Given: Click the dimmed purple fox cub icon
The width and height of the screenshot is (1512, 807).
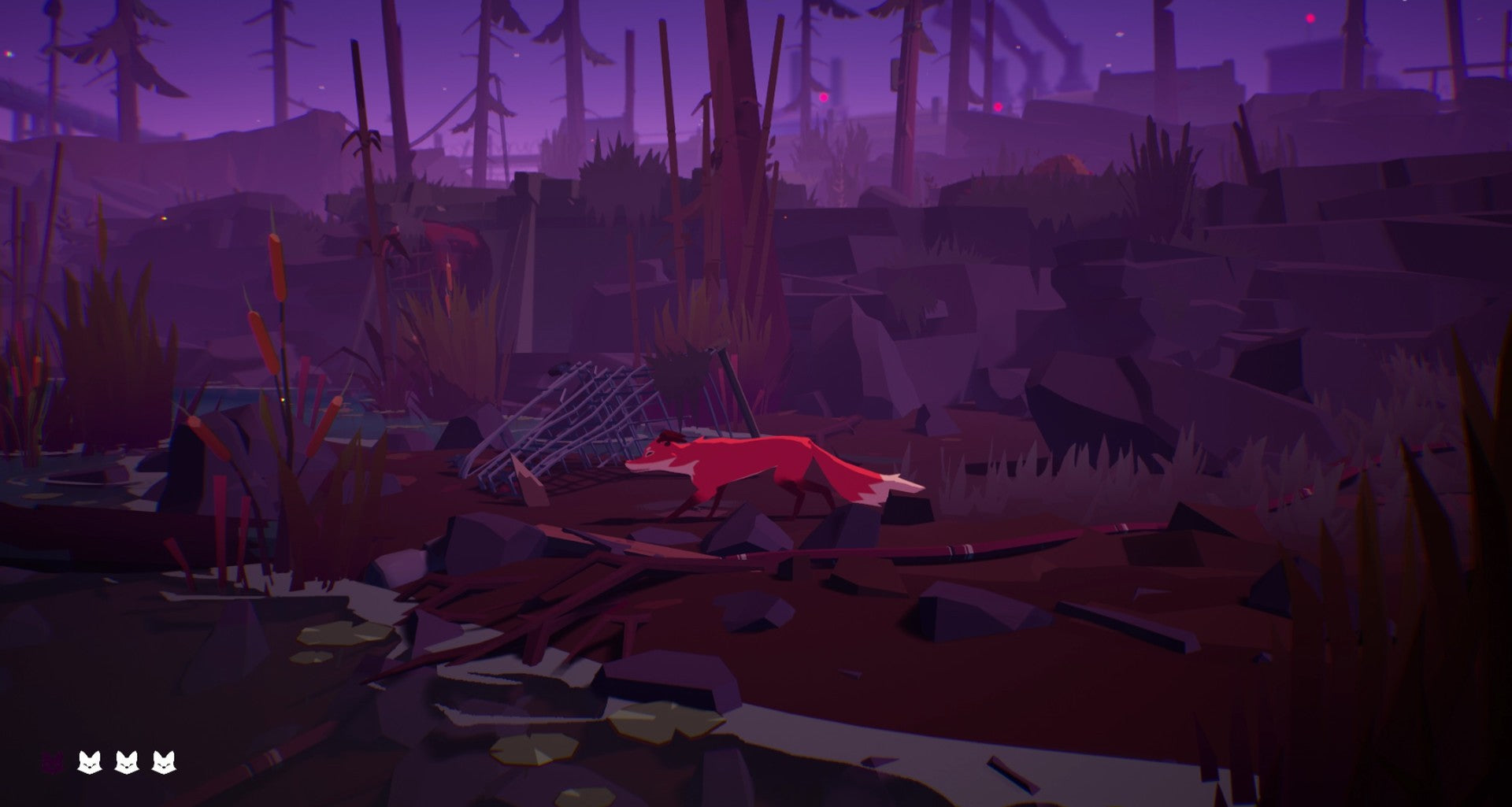Looking at the screenshot, I should [x=52, y=762].
